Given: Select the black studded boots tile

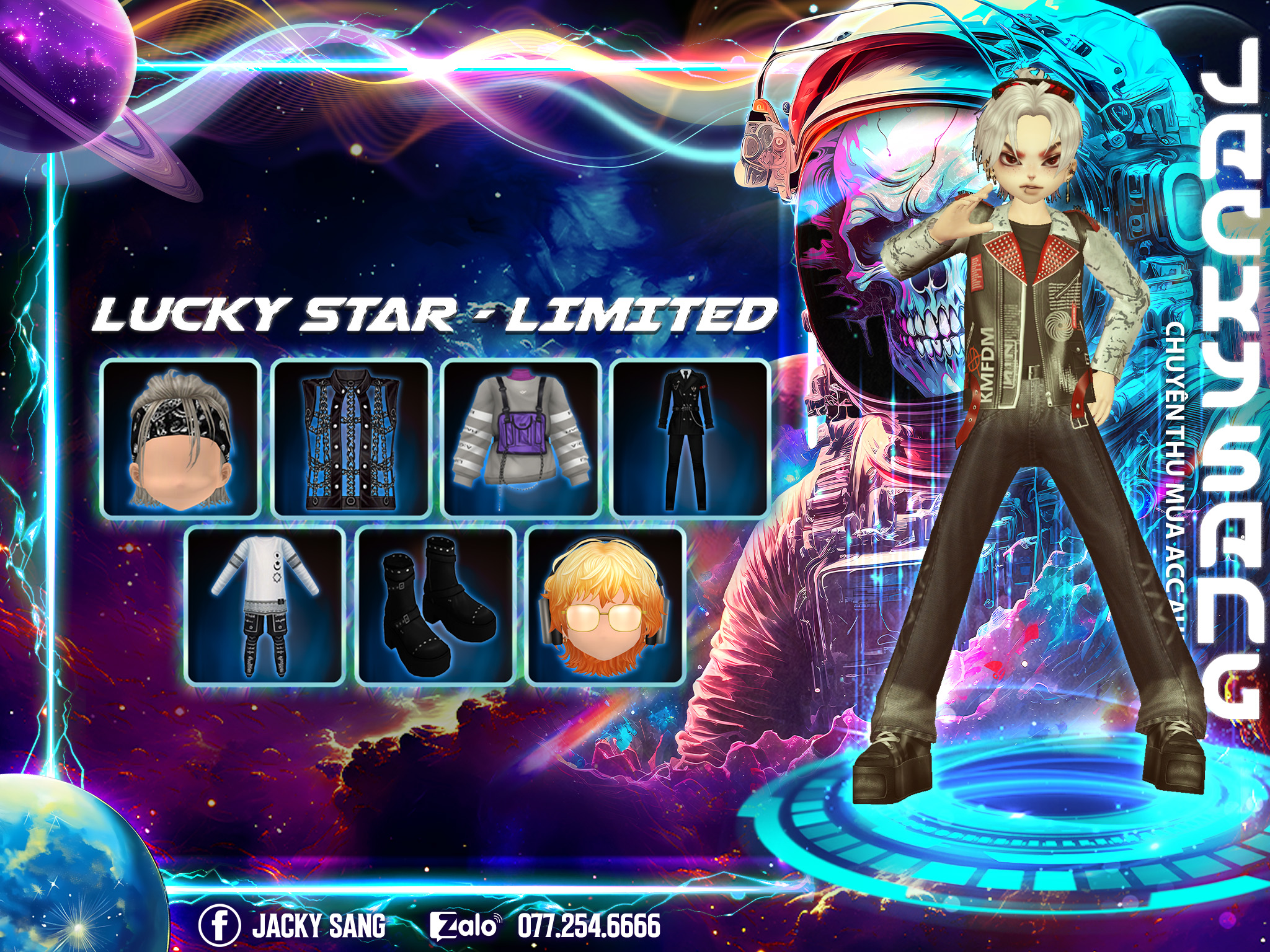Looking at the screenshot, I should tap(437, 606).
